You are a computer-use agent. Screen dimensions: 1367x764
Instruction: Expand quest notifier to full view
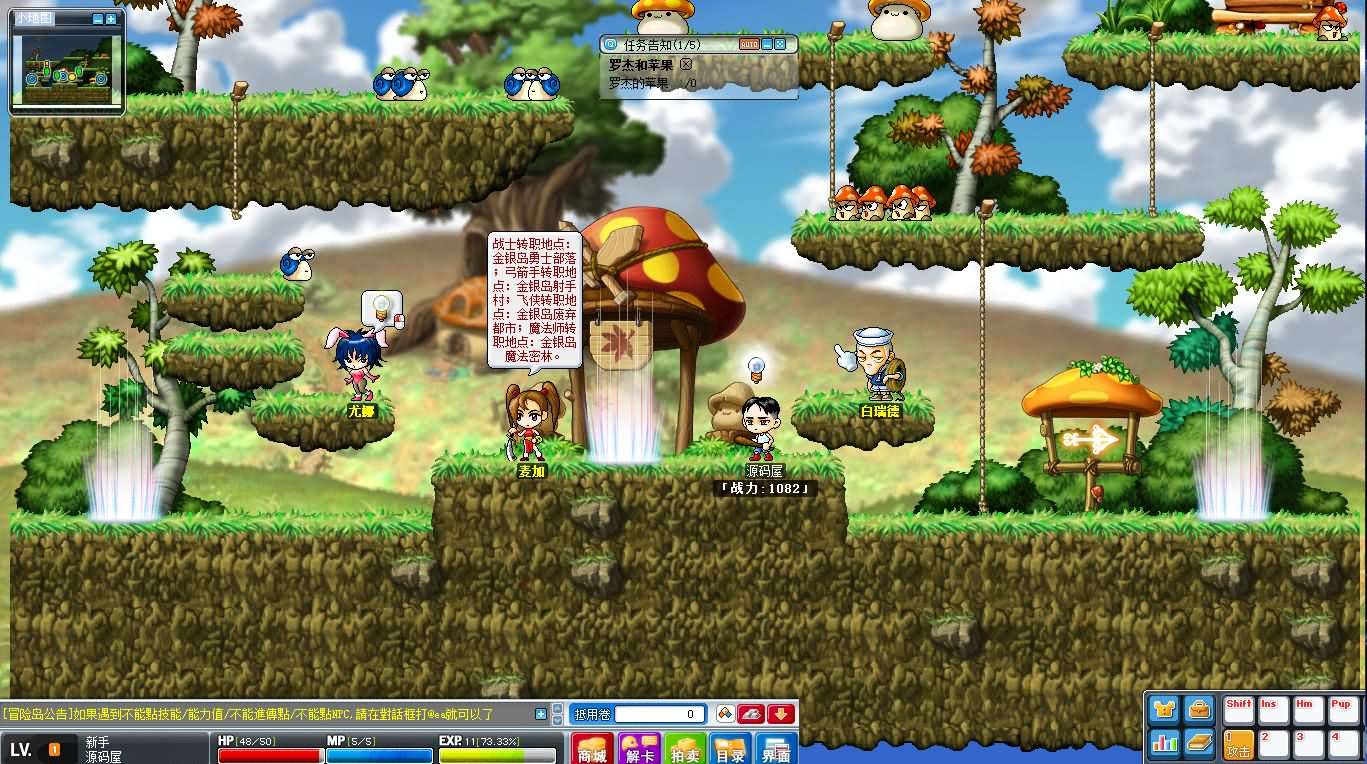(x=779, y=44)
